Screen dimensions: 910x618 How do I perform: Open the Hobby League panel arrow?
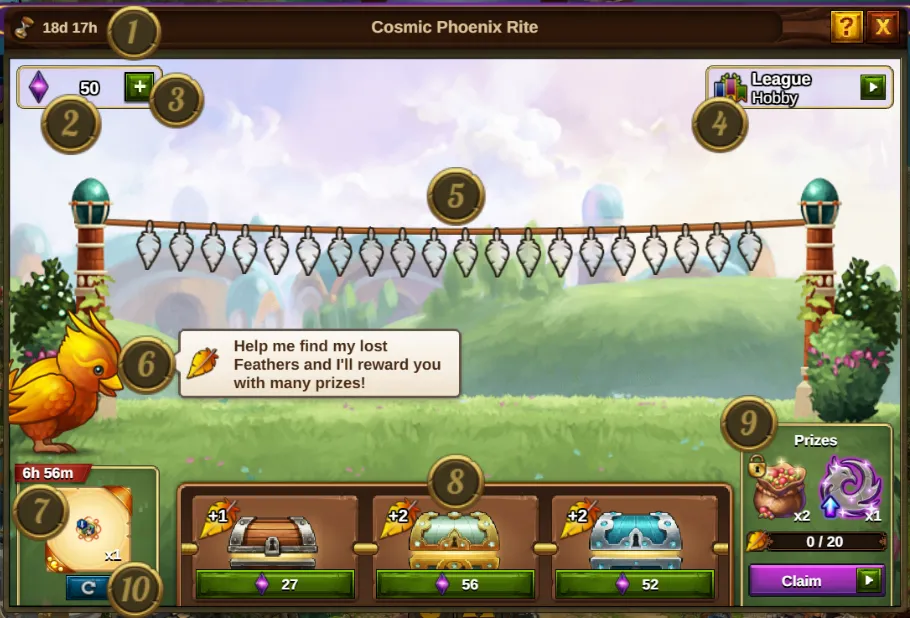click(873, 88)
